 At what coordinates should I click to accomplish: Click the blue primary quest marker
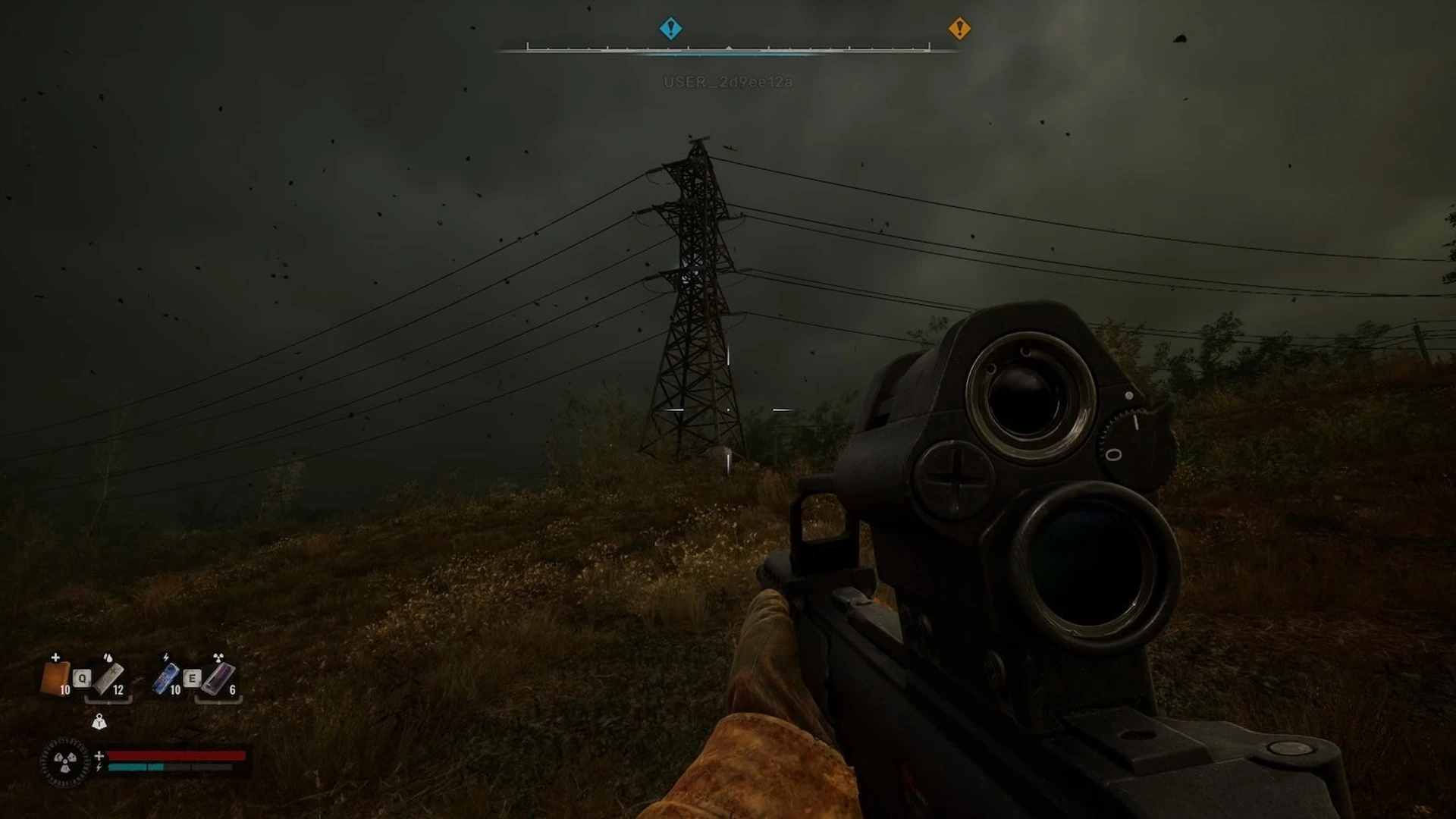click(670, 28)
